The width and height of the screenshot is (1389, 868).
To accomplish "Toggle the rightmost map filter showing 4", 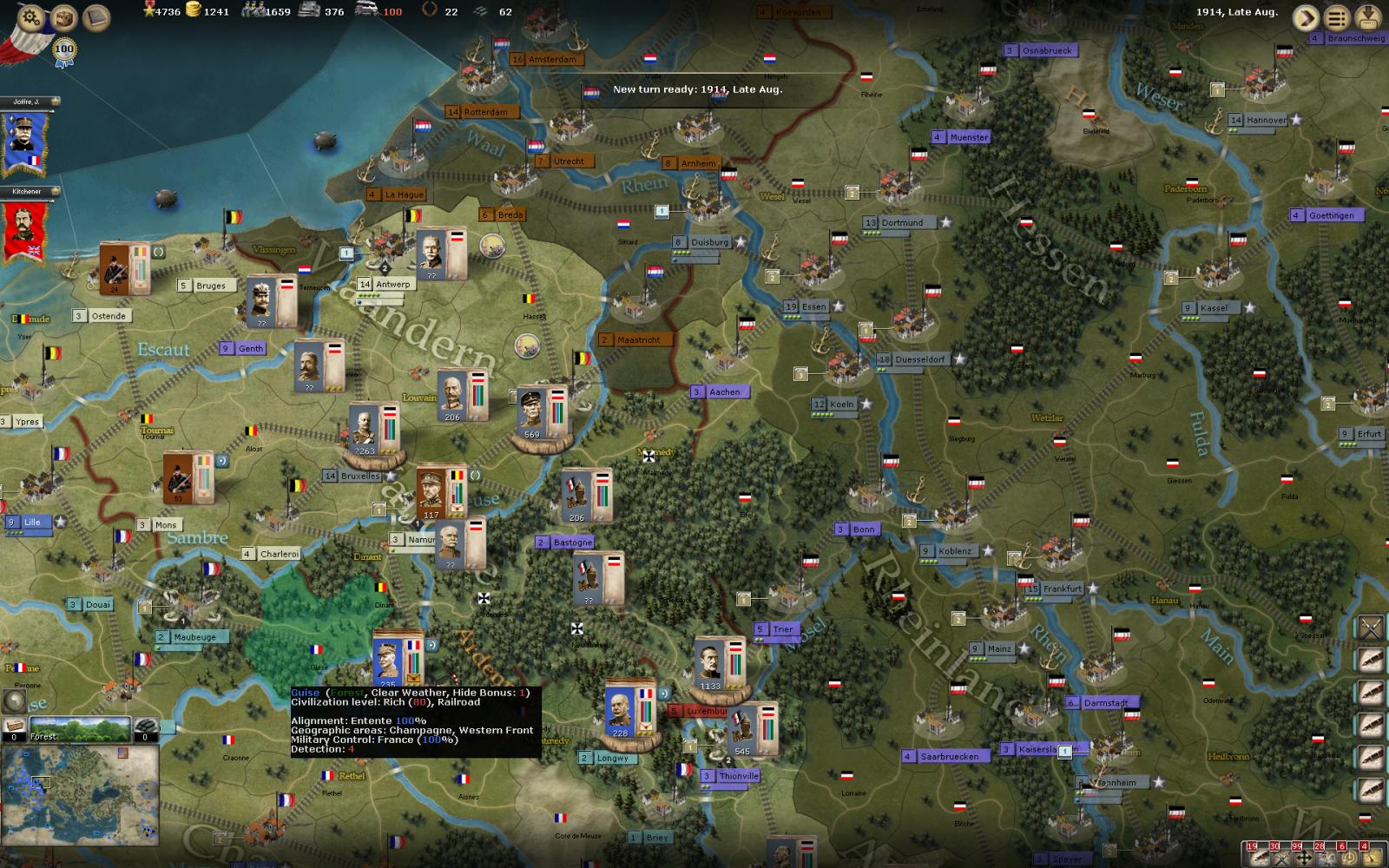I will [x=1370, y=857].
